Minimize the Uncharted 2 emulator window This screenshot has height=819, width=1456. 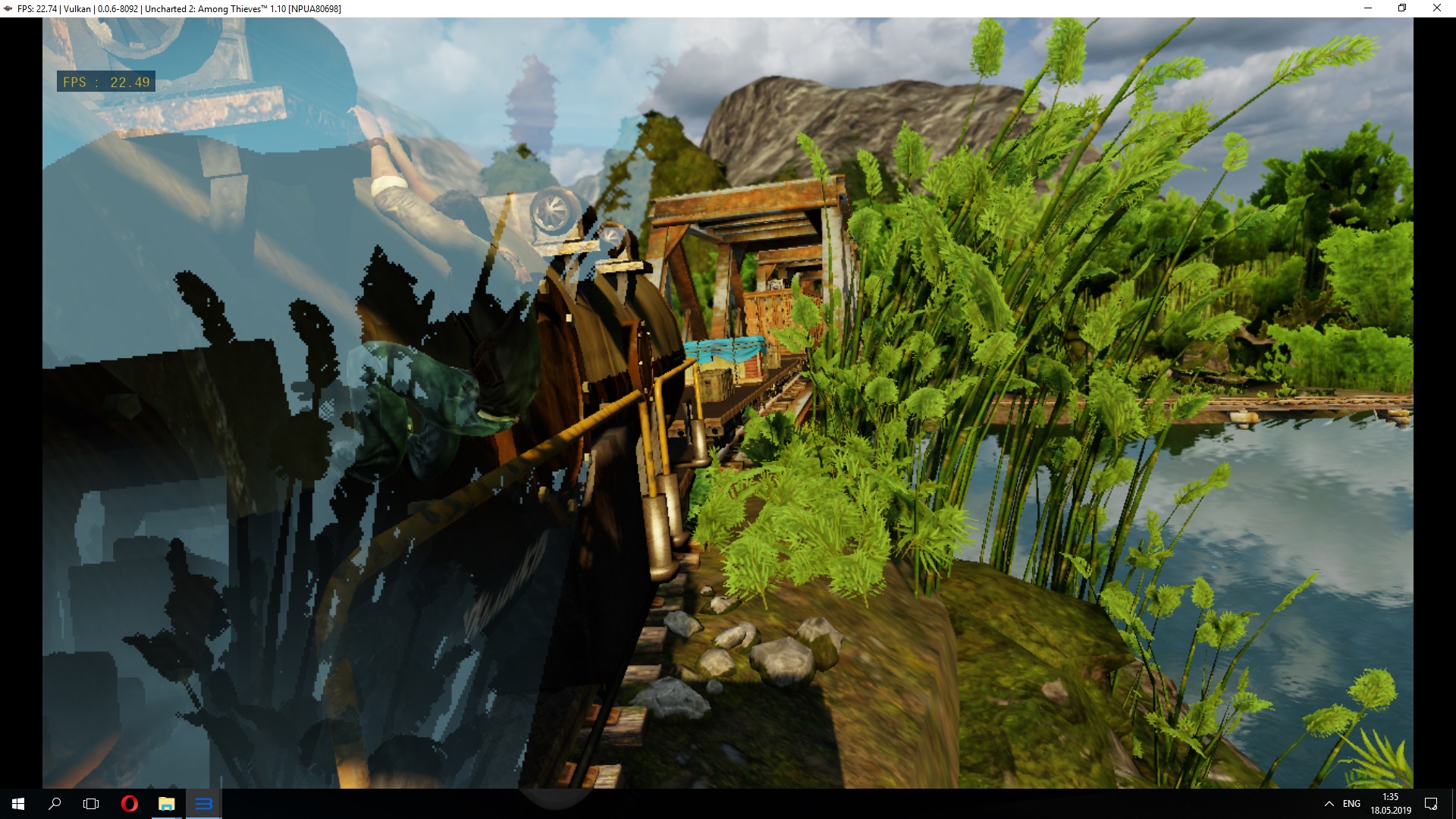click(x=1368, y=8)
